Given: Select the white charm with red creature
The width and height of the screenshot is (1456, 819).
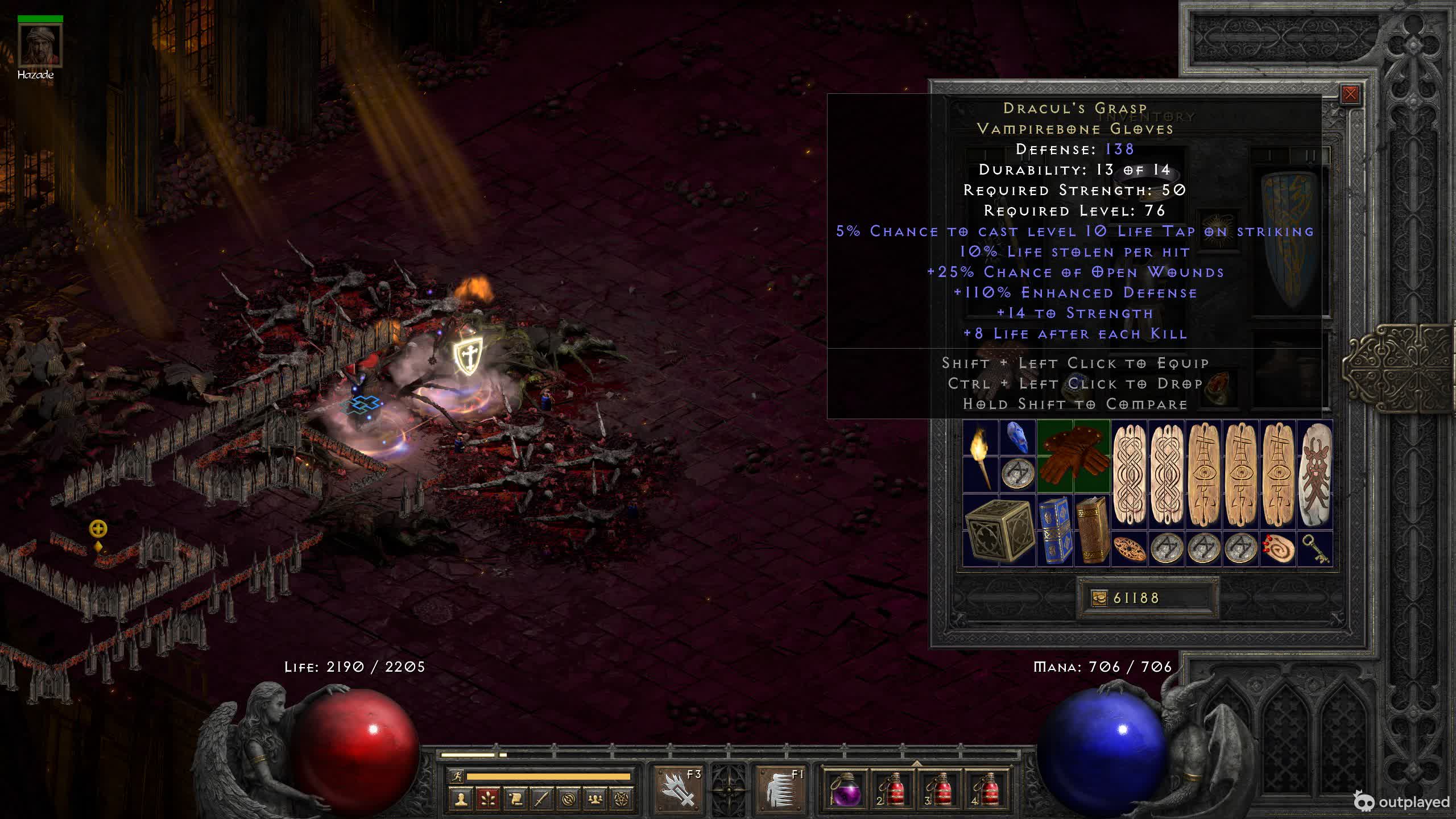Looking at the screenshot, I should click(x=1314, y=474).
